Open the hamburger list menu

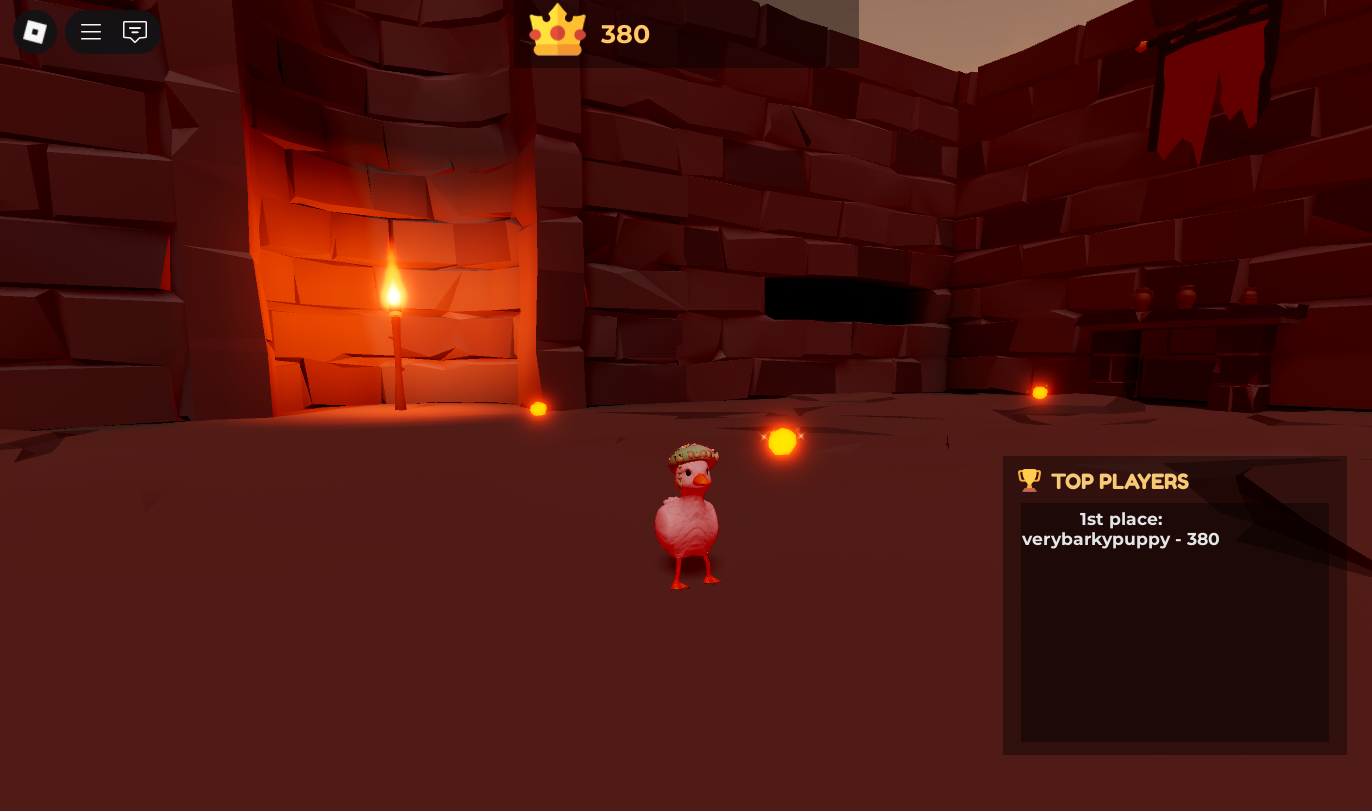[91, 32]
